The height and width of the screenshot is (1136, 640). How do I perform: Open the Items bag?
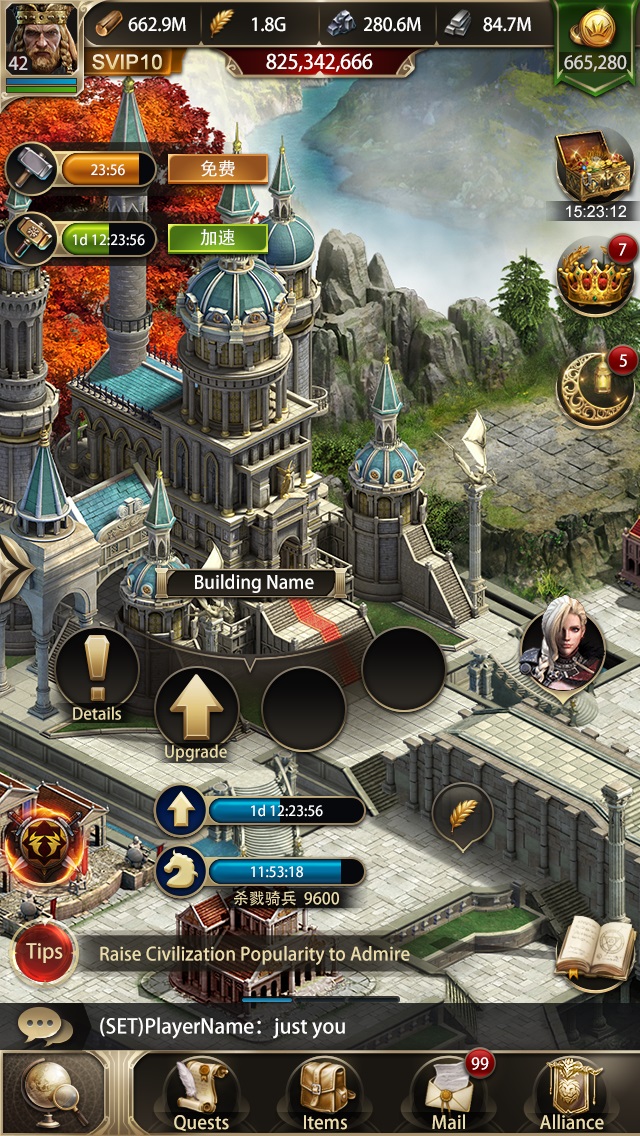click(325, 1094)
